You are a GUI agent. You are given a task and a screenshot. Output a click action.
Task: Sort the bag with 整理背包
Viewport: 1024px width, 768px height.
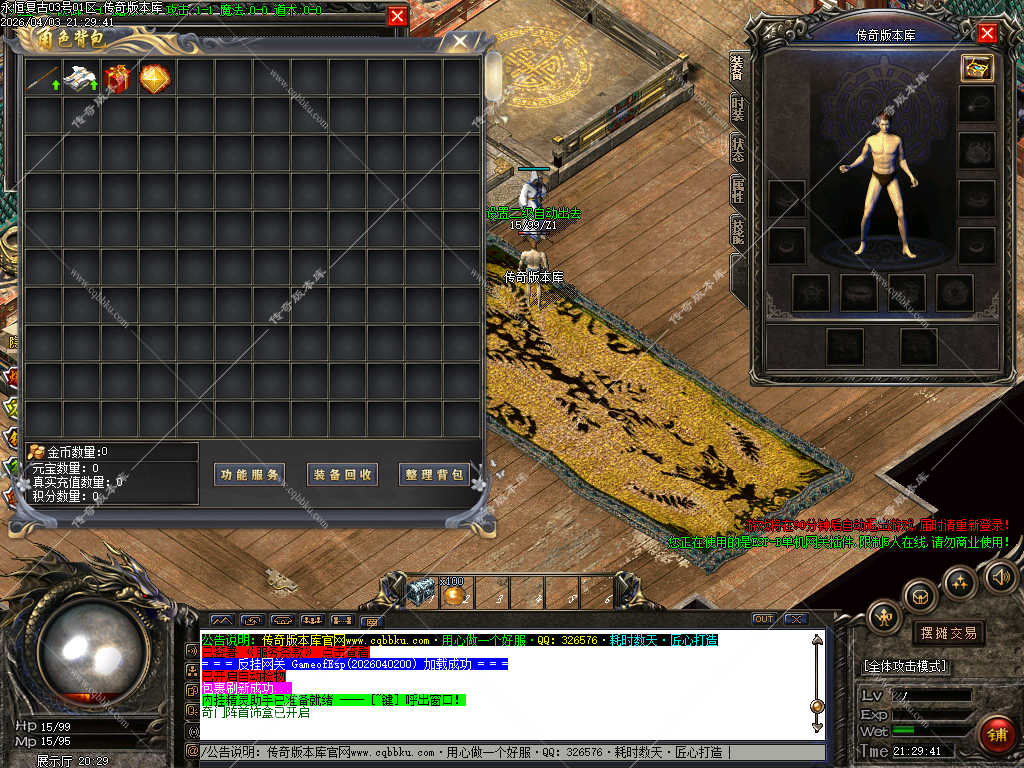coord(435,474)
